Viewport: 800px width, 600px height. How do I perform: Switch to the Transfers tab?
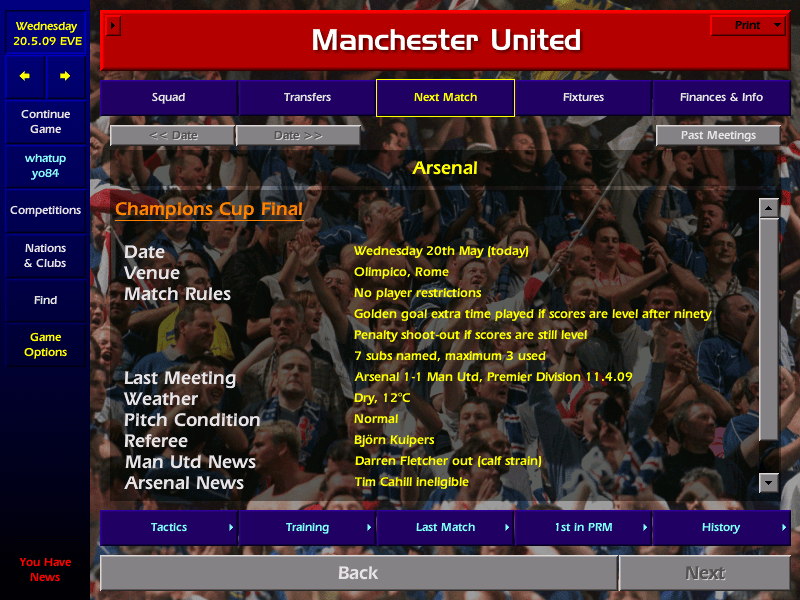tap(307, 97)
